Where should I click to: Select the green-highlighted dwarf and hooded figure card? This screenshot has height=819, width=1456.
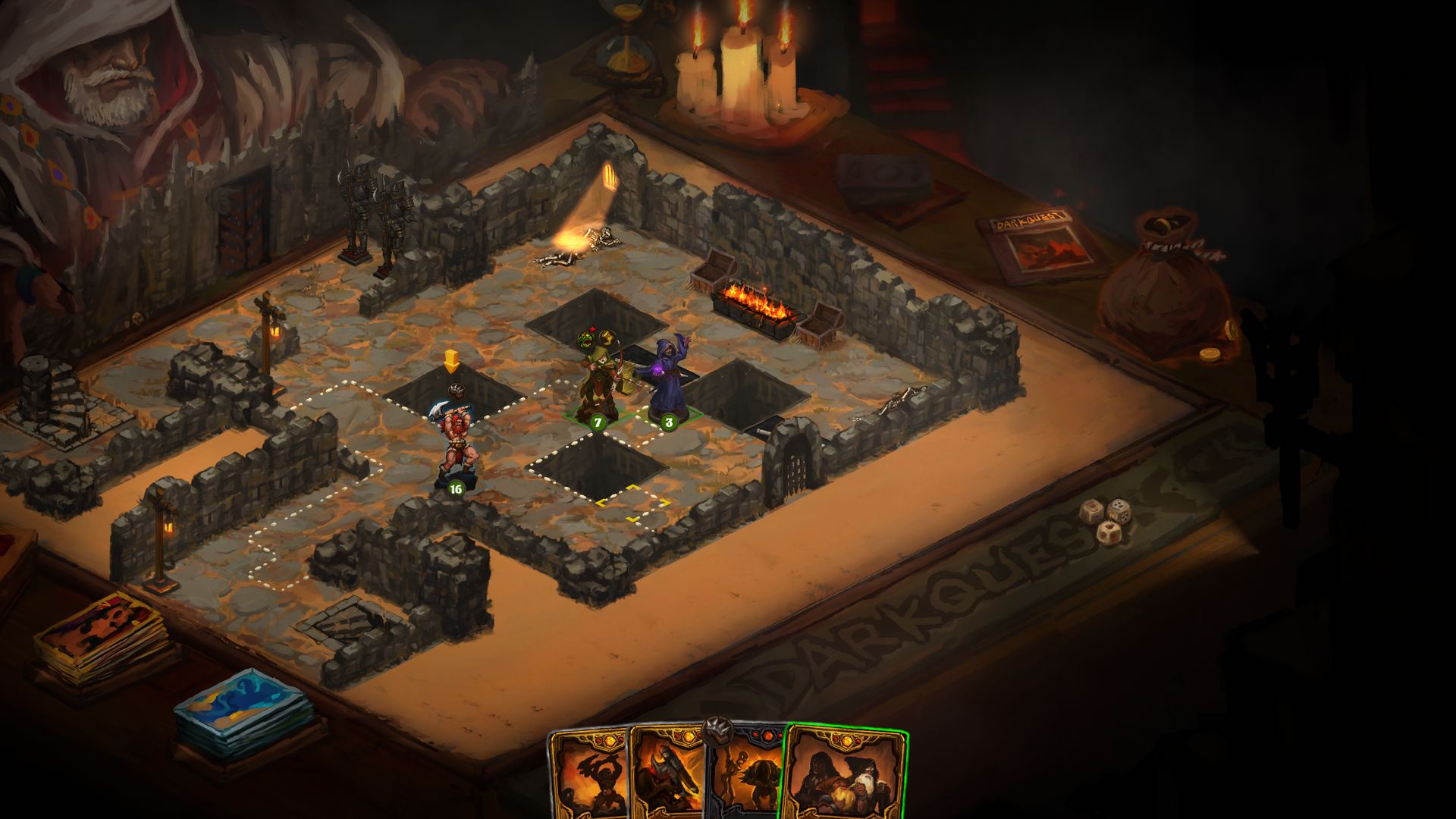(846, 773)
